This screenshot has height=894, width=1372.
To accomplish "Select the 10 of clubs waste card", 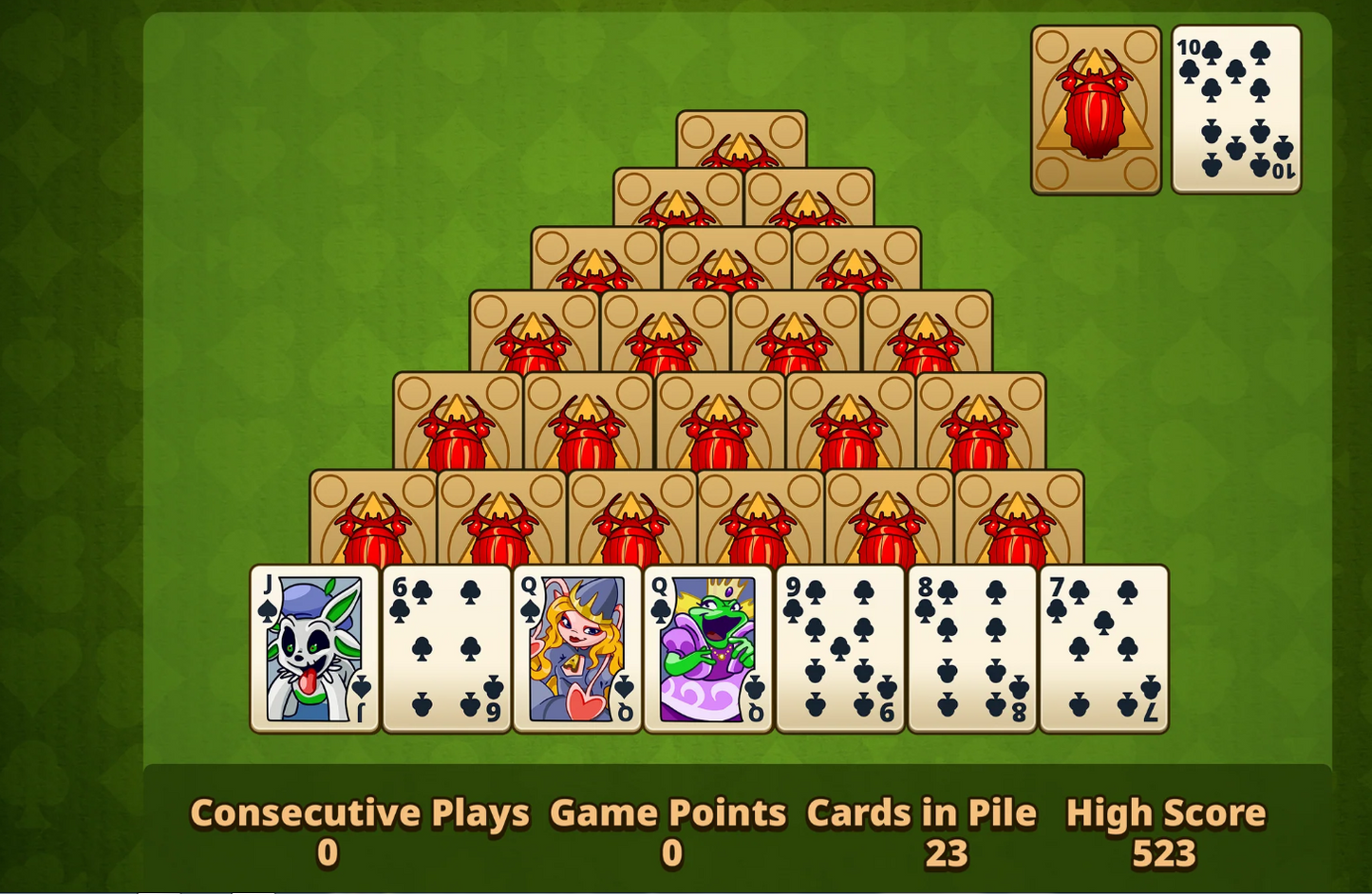I will tap(1235, 110).
